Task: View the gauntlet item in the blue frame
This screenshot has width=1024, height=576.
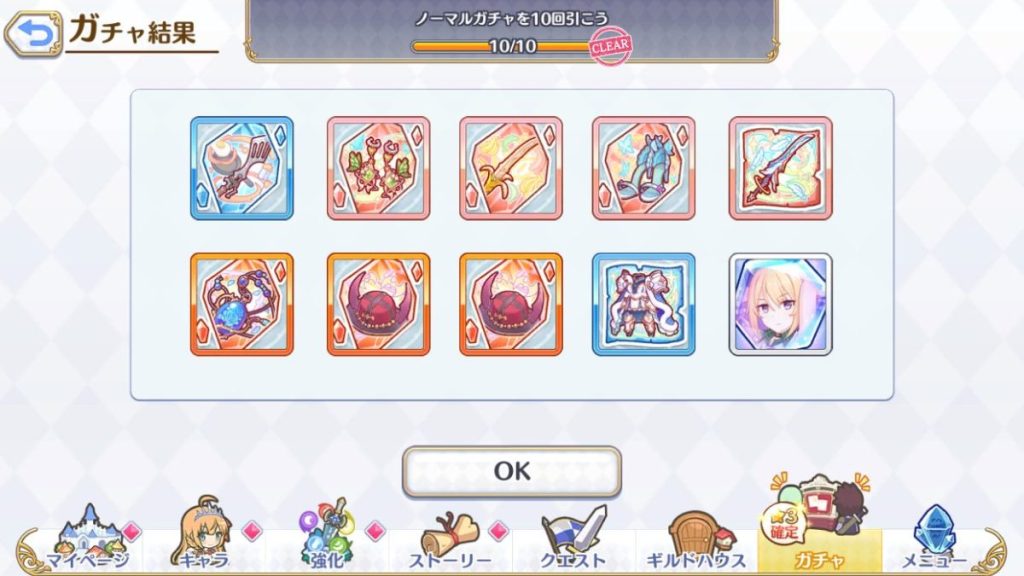Action: [241, 168]
